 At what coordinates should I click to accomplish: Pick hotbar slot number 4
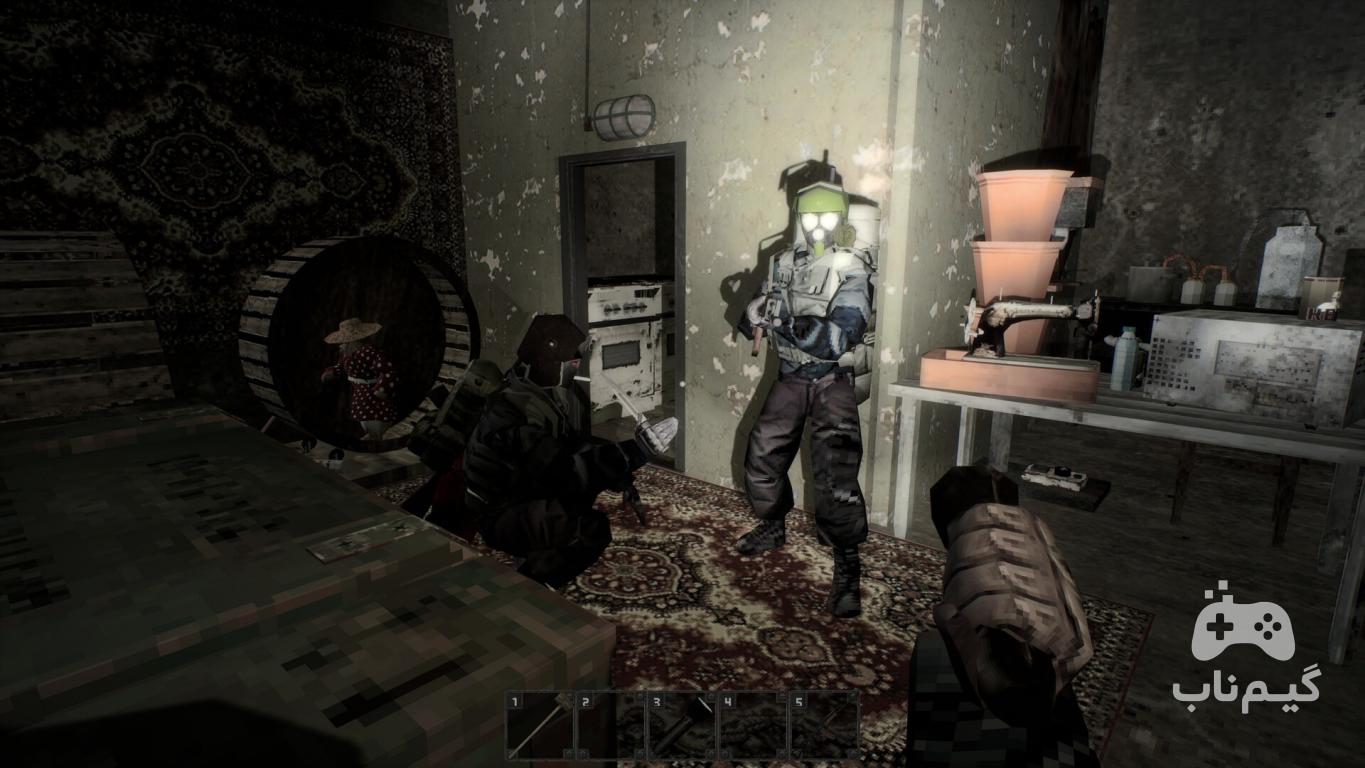point(753,725)
